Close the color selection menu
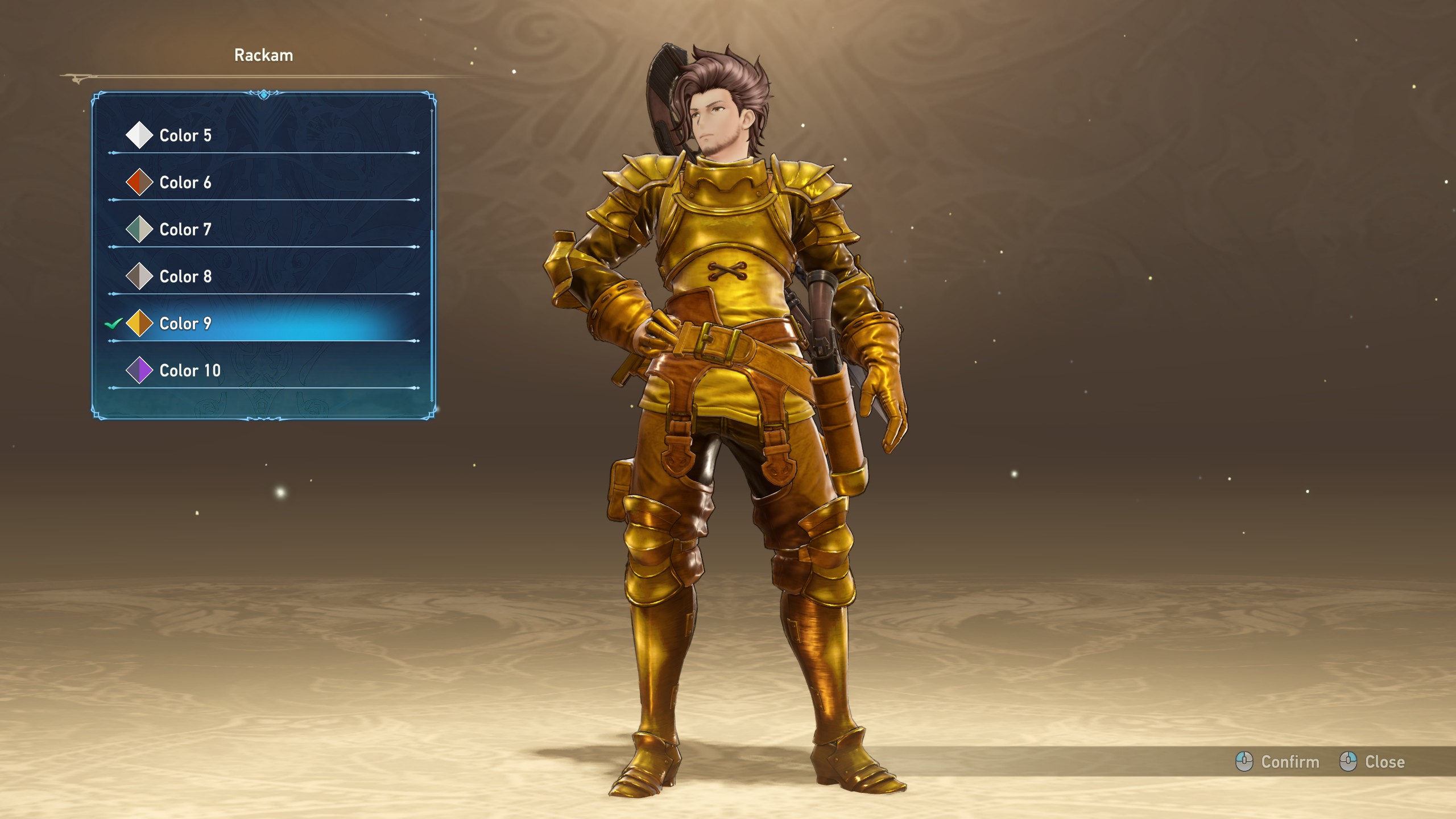 point(1372,762)
